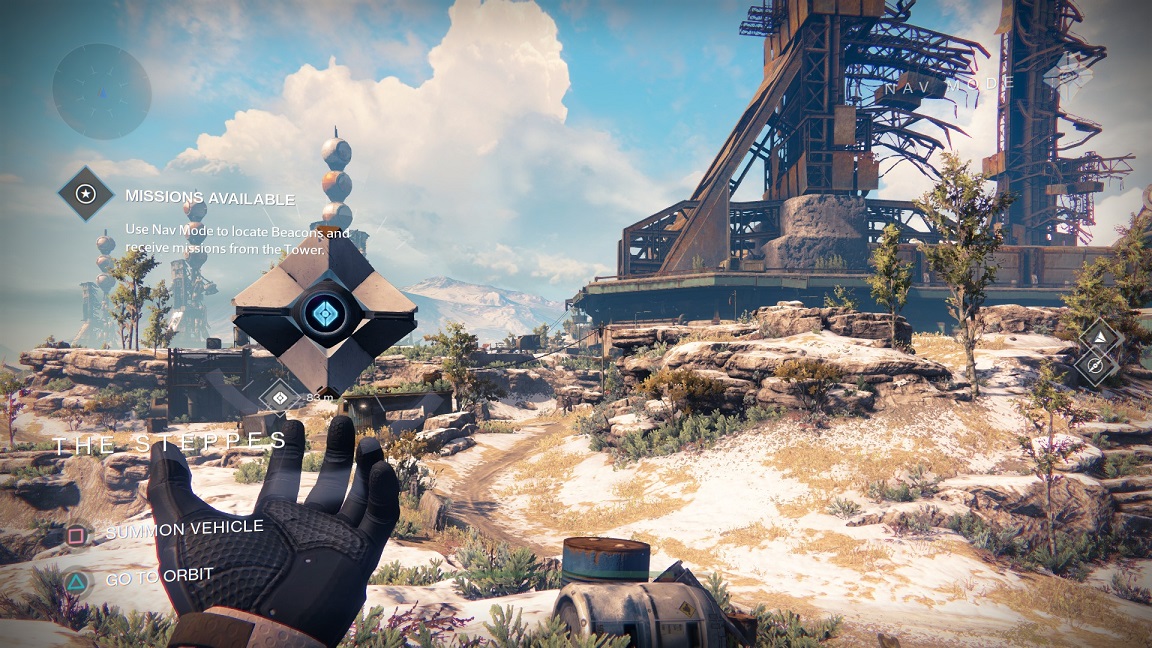Open the Missions Available star notification
The image size is (1152, 648).
(x=86, y=193)
